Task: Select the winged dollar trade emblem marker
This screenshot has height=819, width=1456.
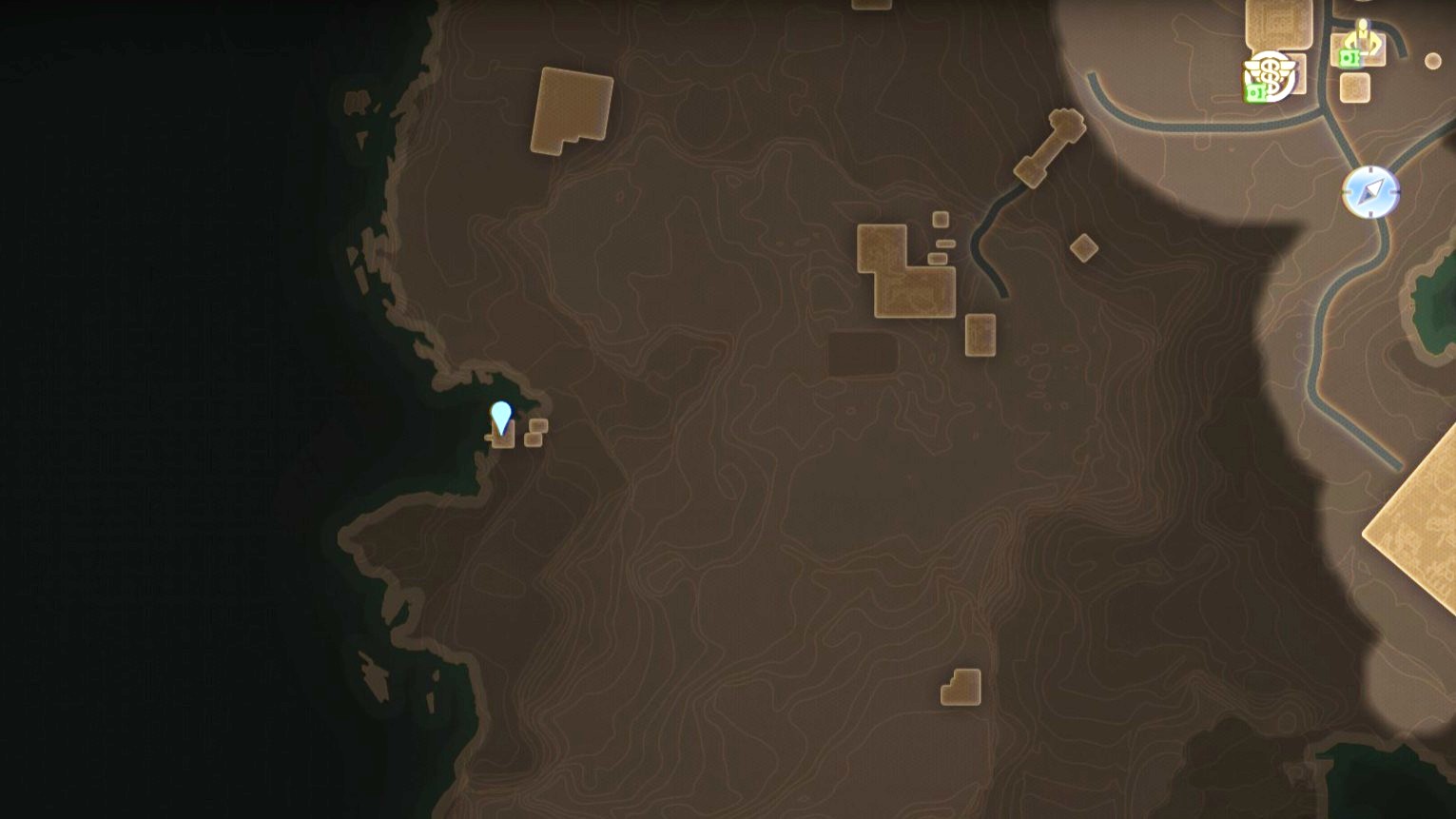Action: [x=1270, y=71]
